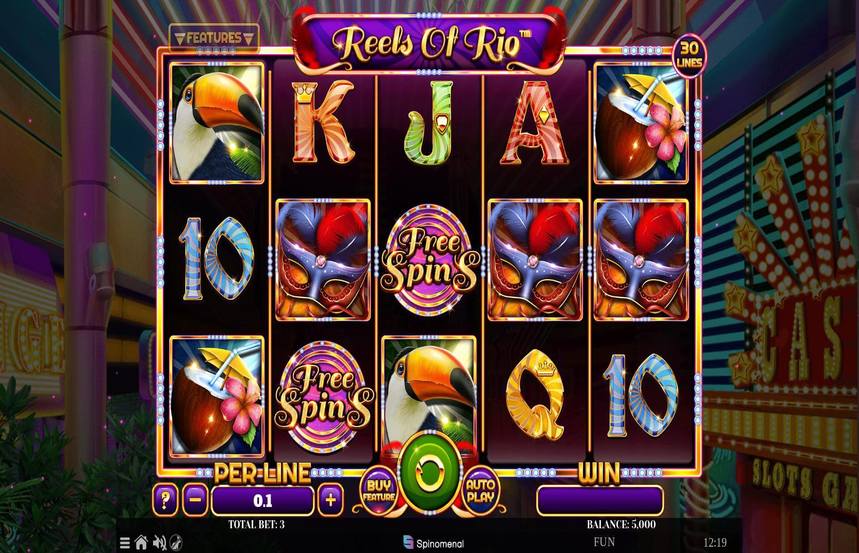
Task: Decrease the per-line bet with minus
Action: 196,499
